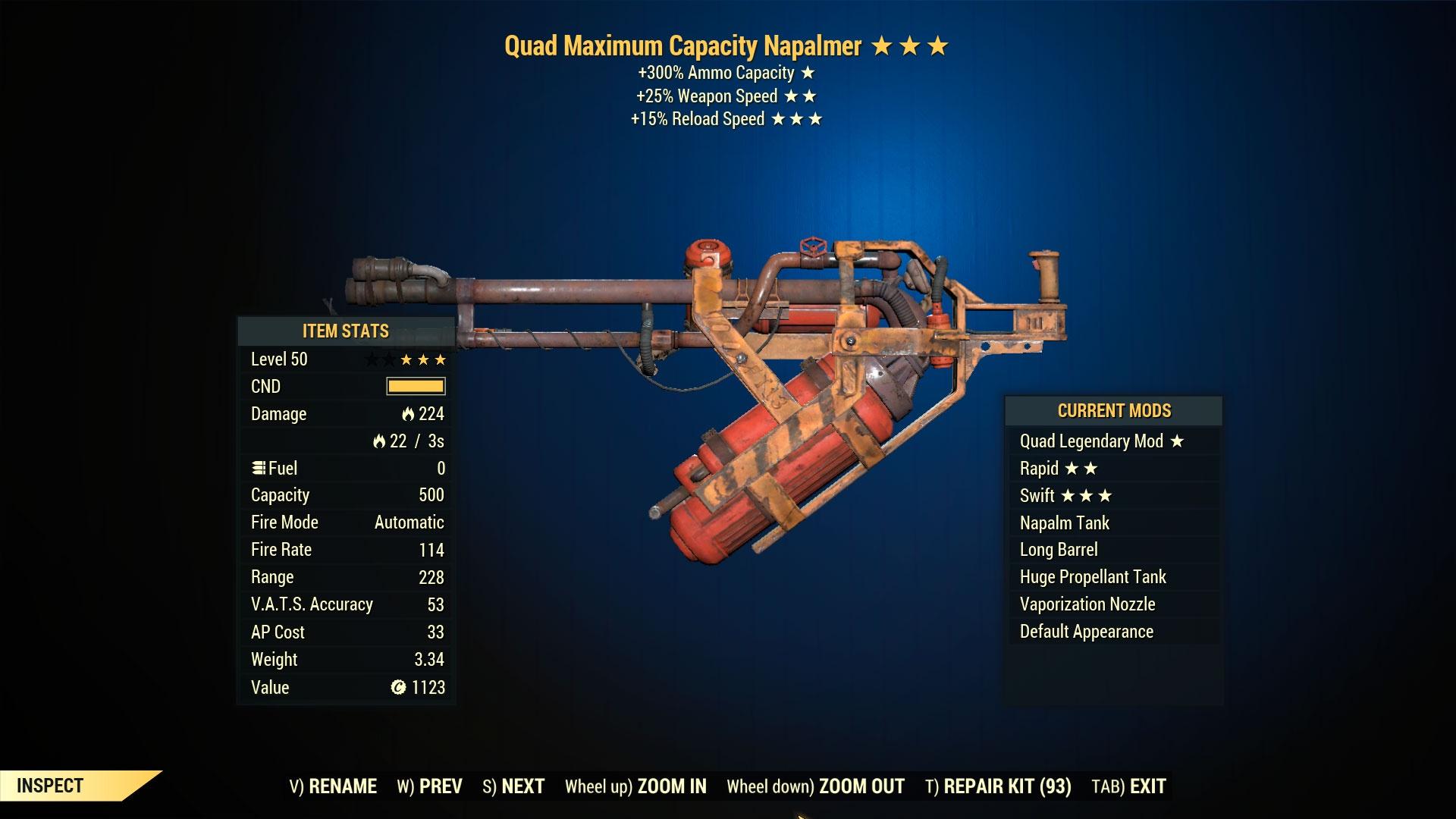Click the three stars beside Swift mod
This screenshot has width=1456, height=819.
[x=1088, y=495]
